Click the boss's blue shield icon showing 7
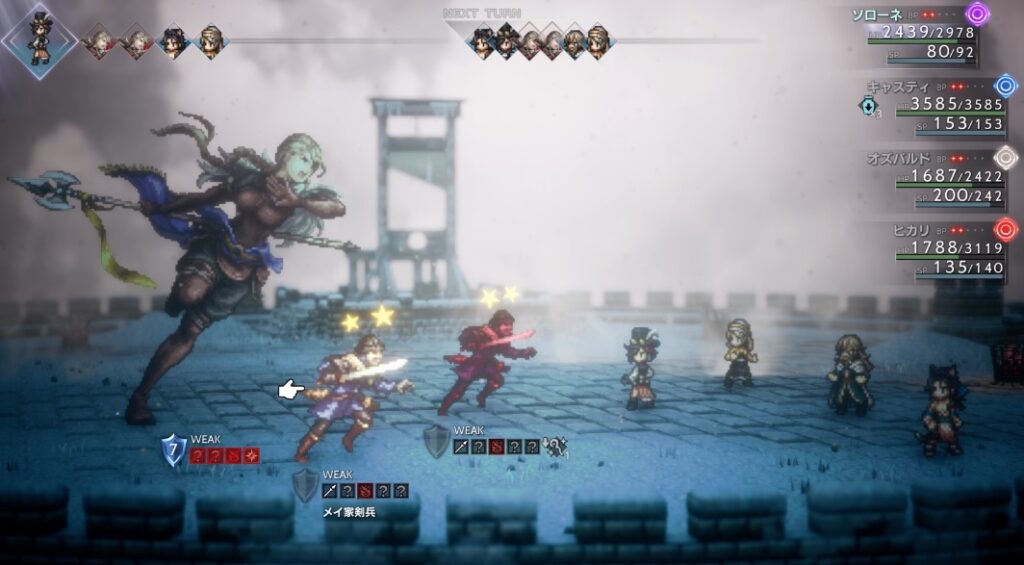The image size is (1024, 565). [173, 452]
